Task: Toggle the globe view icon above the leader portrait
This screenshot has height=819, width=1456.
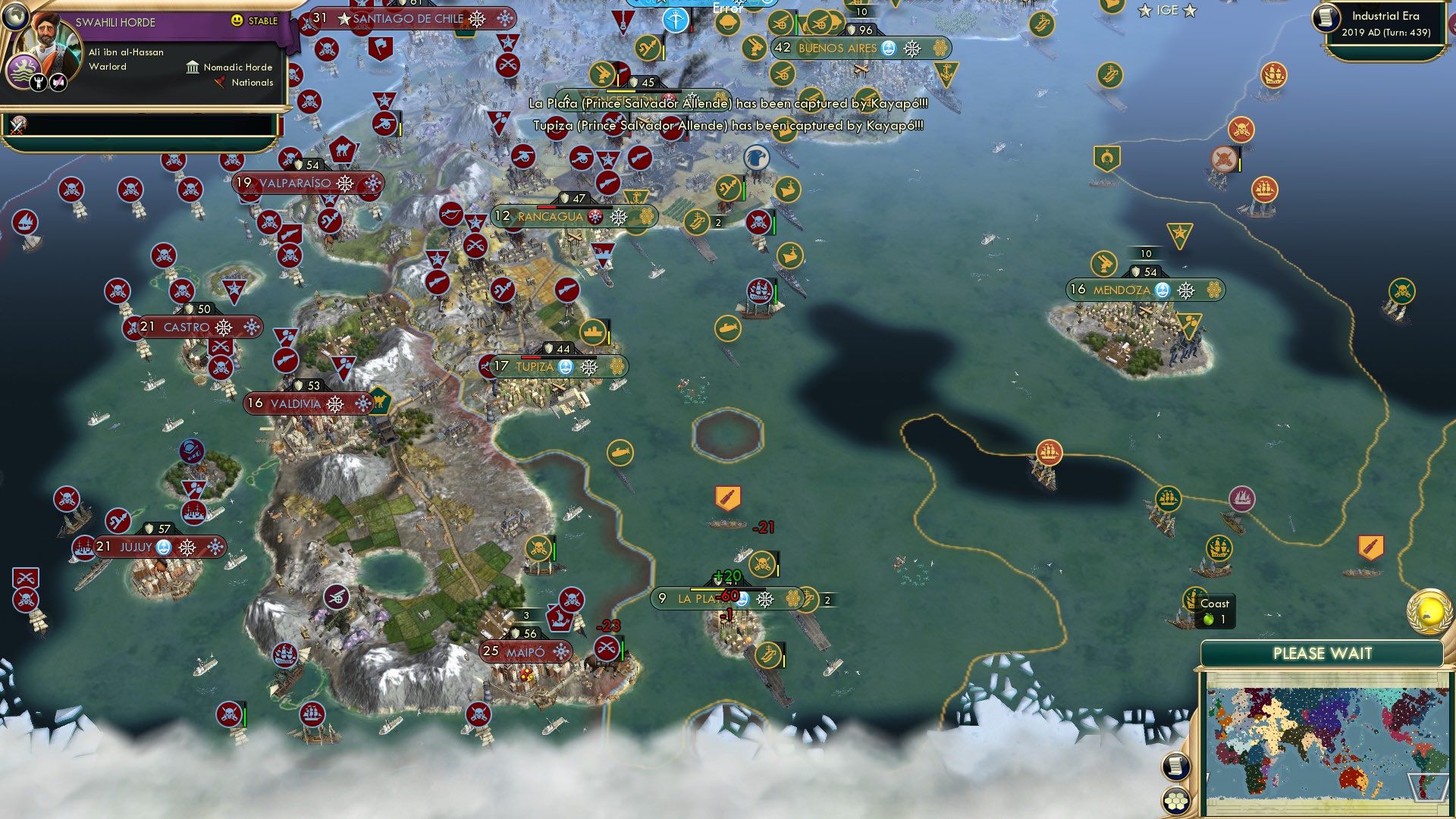Action: (15, 17)
